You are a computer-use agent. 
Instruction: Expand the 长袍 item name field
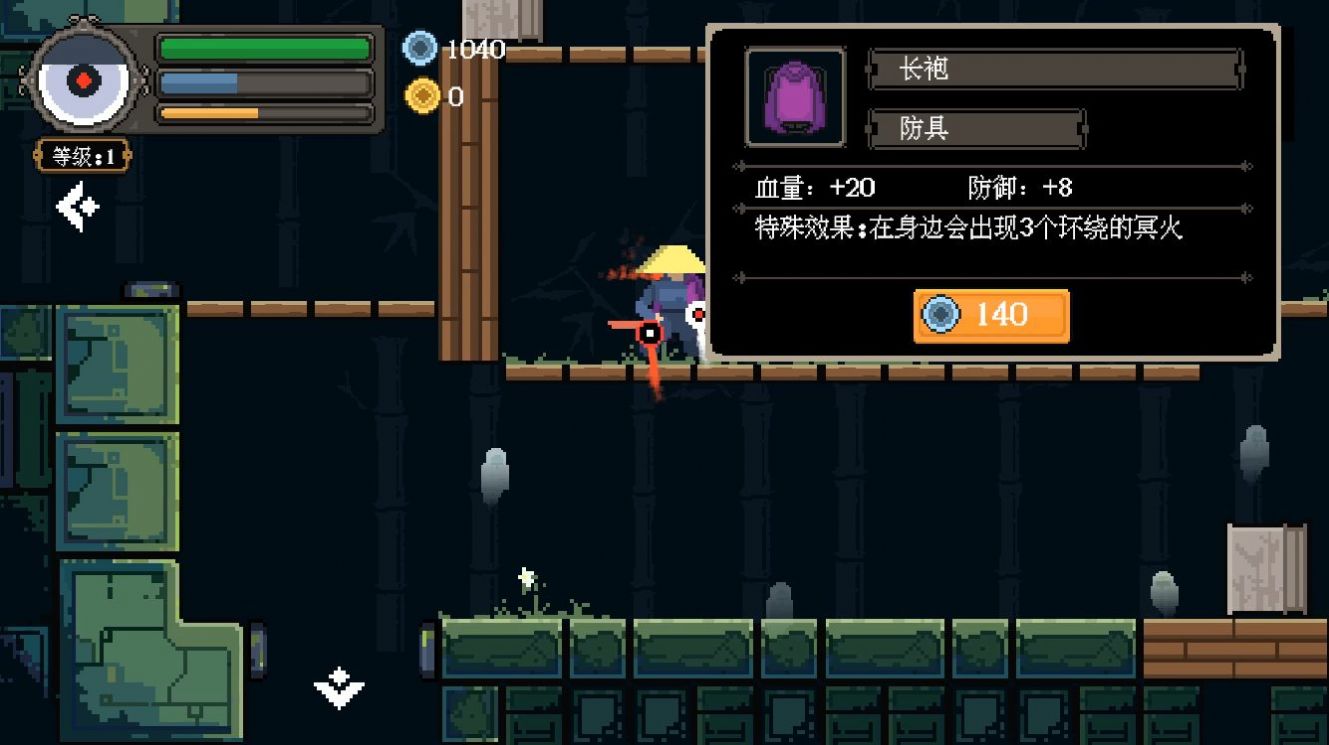(x=1055, y=69)
